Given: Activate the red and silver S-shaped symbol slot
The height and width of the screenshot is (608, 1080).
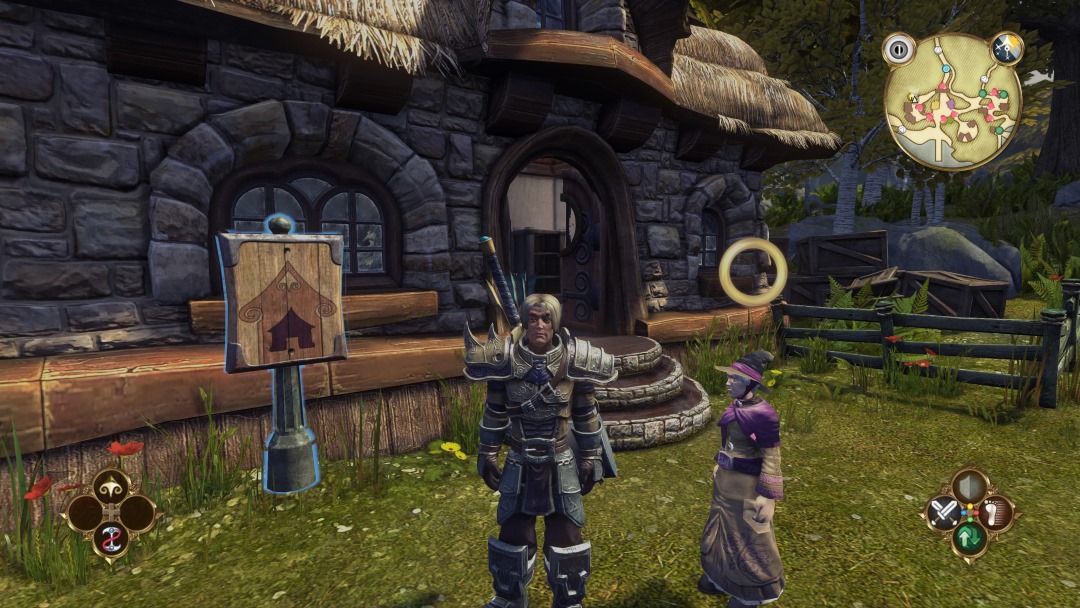Looking at the screenshot, I should pyautogui.click(x=111, y=540).
